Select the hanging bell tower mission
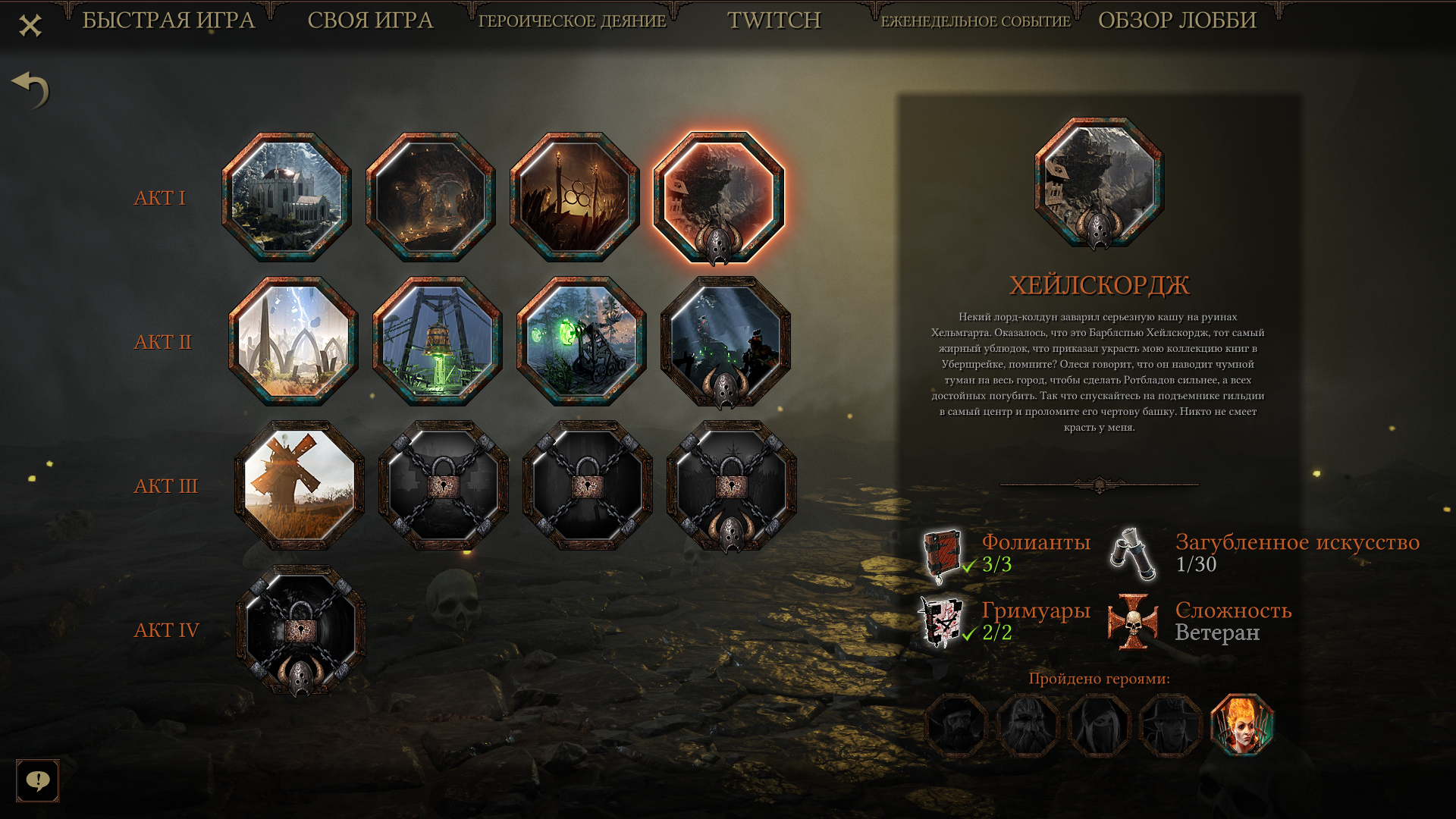The image size is (1456, 819). tap(438, 341)
